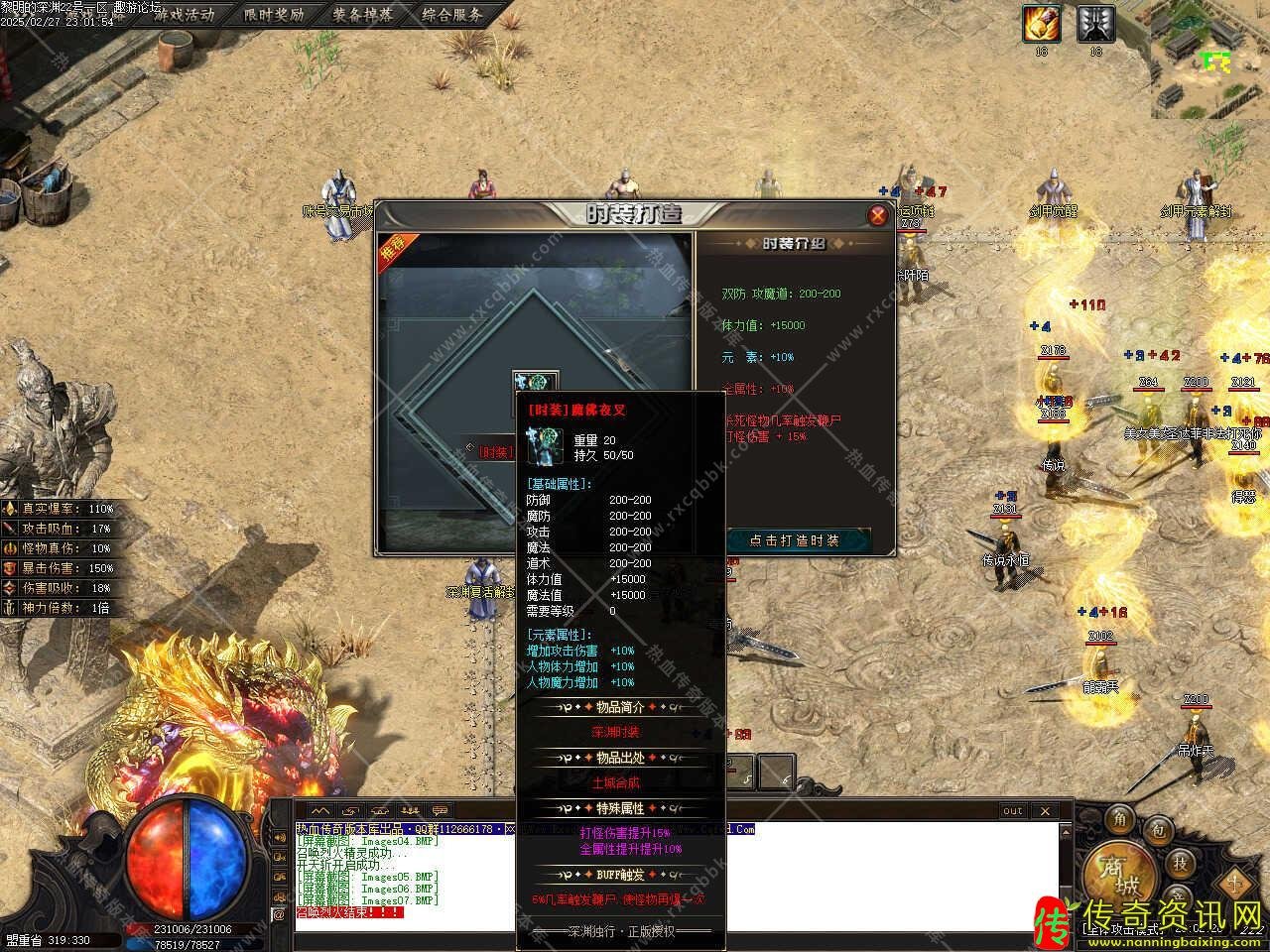Select the costume item in the crafting slot
Viewport: 1270px width, 952px height.
pyautogui.click(x=536, y=383)
